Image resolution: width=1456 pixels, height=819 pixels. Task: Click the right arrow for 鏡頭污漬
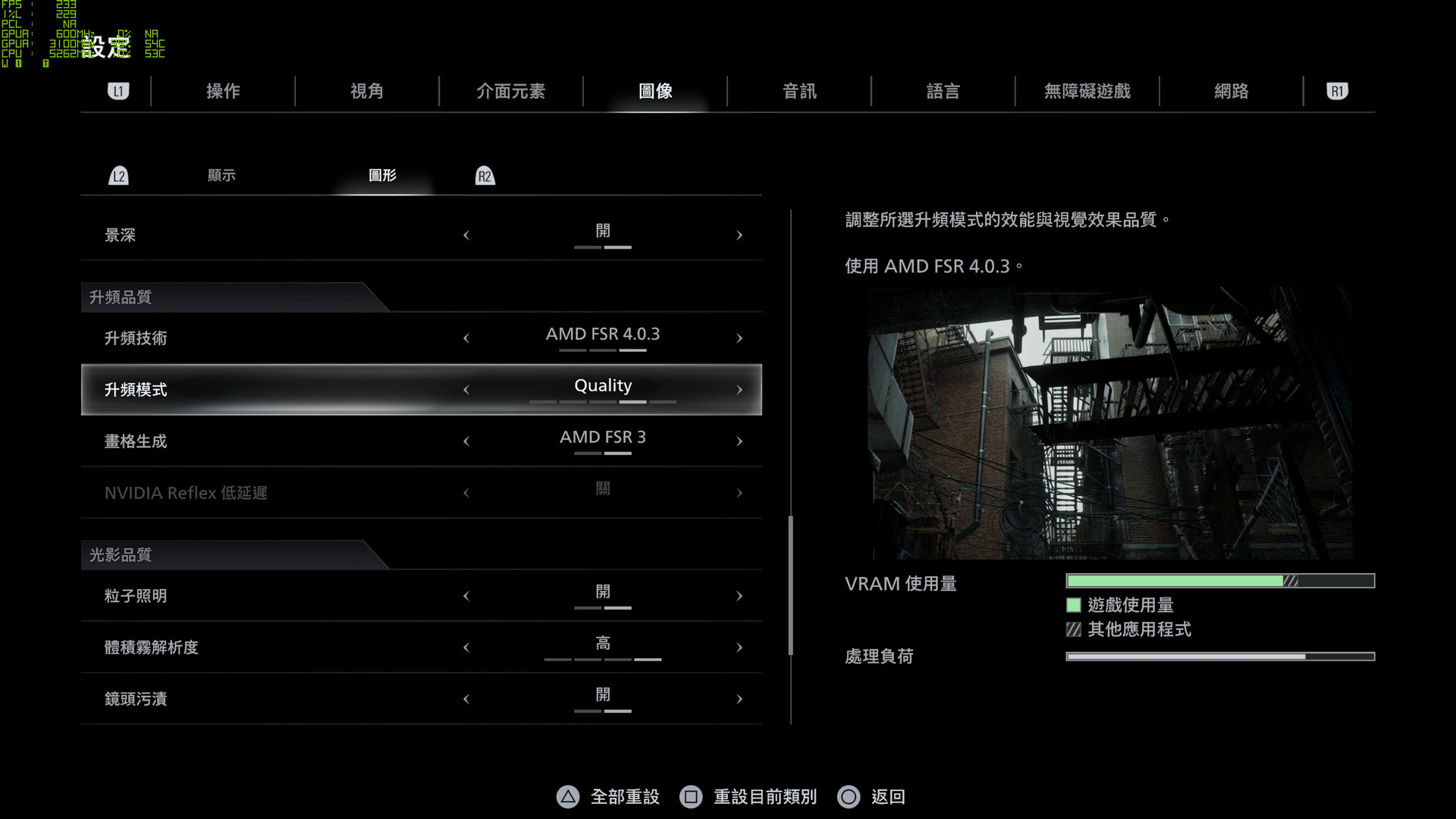point(739,699)
